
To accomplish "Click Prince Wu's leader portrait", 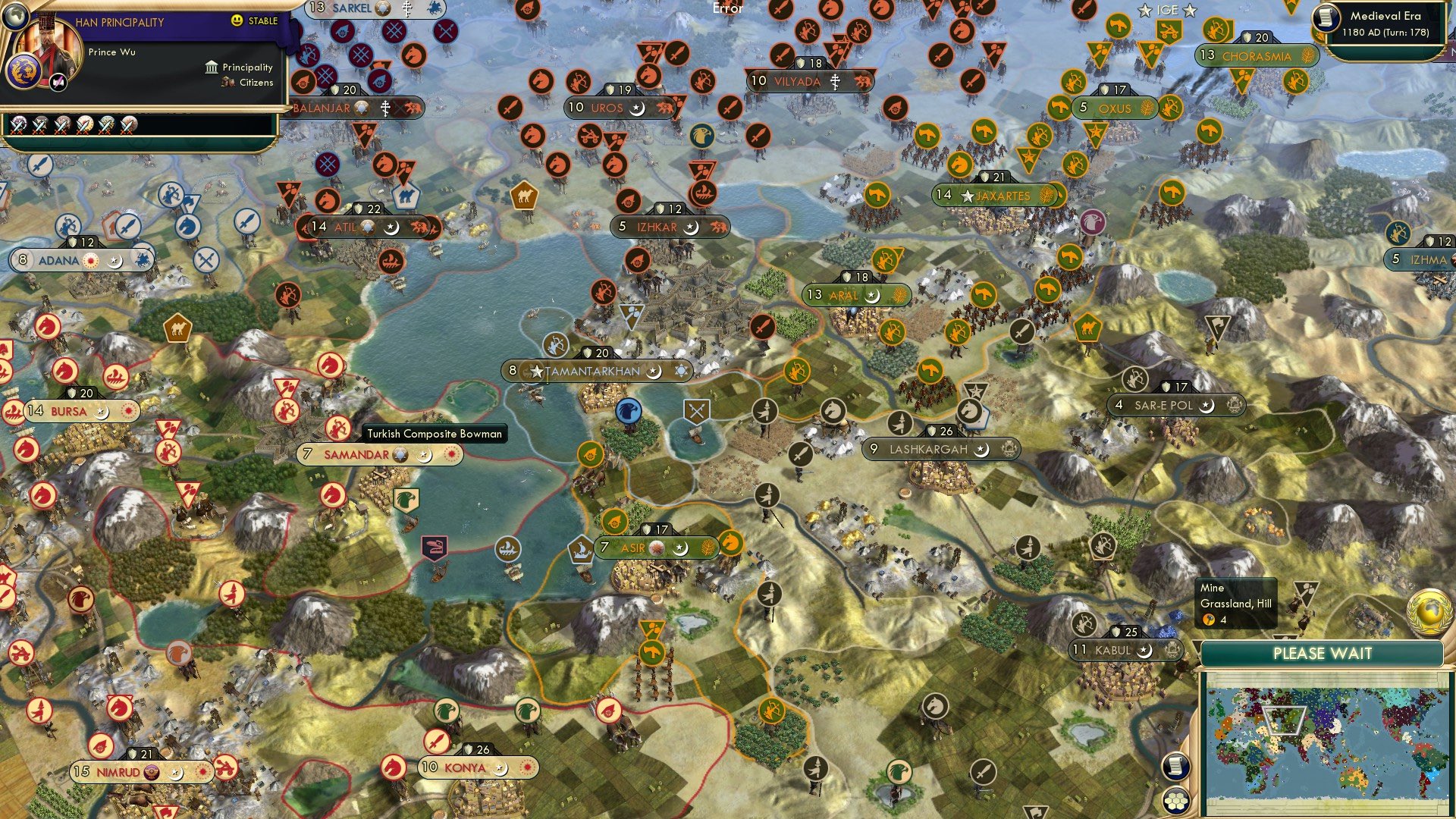I will coord(48,44).
